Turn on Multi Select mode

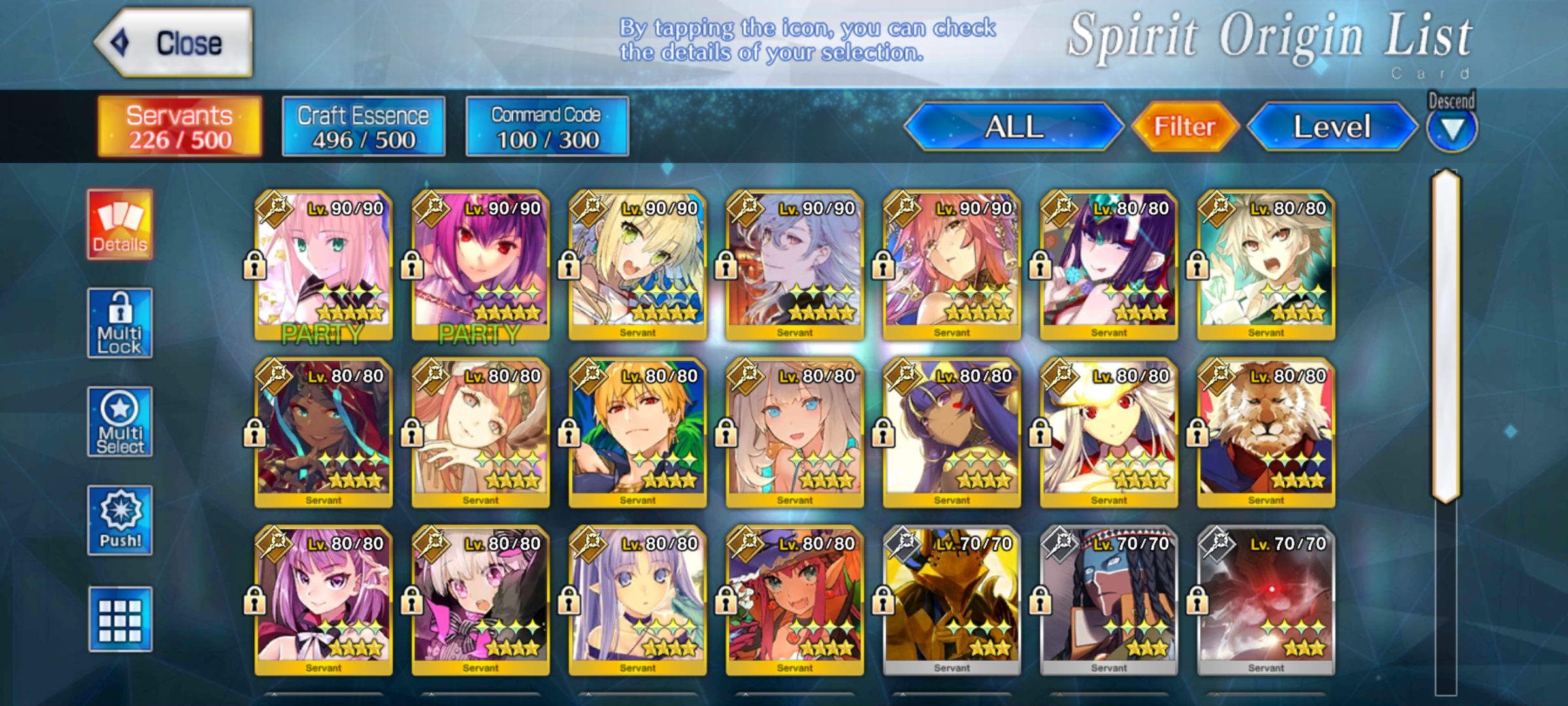[x=120, y=422]
